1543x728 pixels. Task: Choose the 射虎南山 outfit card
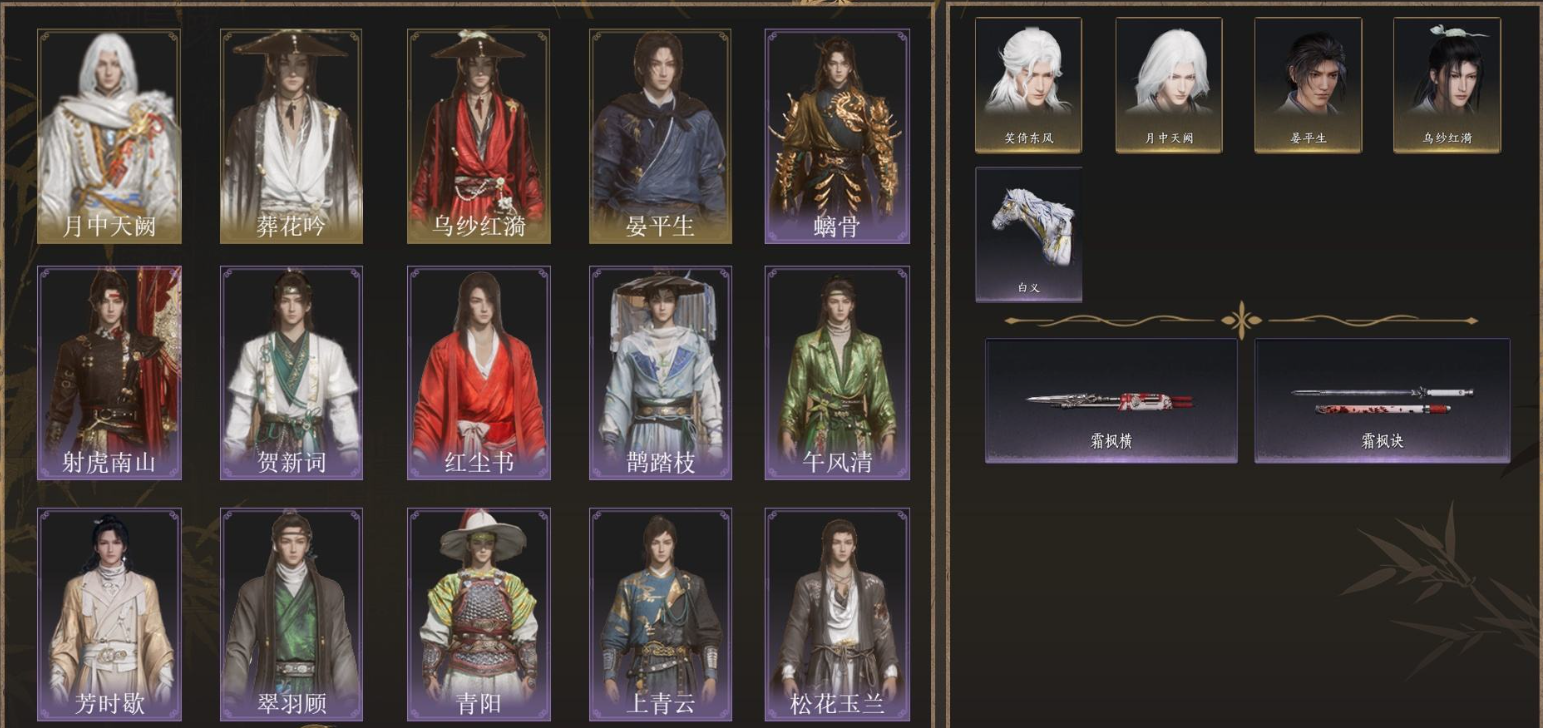[x=109, y=373]
